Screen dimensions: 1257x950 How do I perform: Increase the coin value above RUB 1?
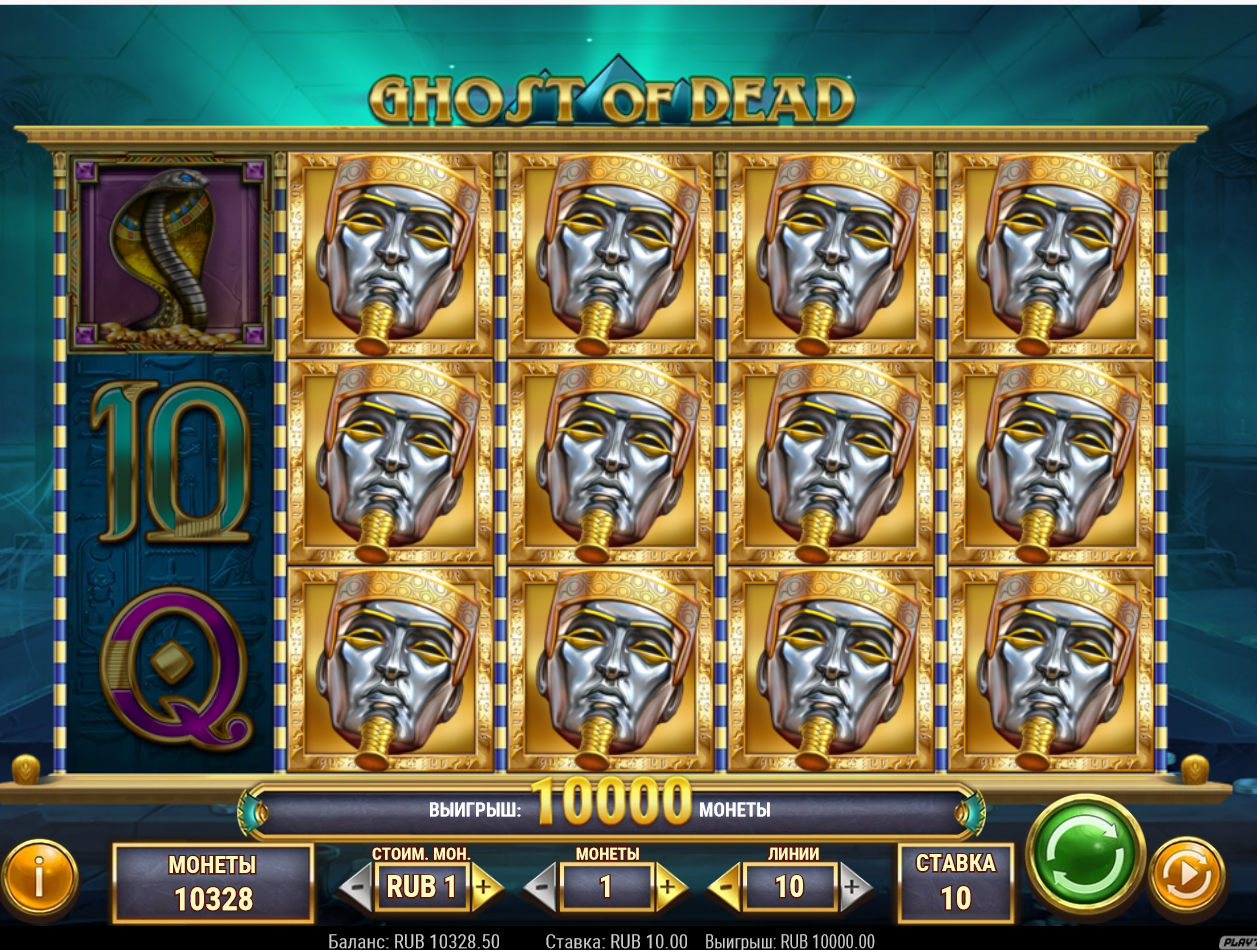(x=485, y=887)
